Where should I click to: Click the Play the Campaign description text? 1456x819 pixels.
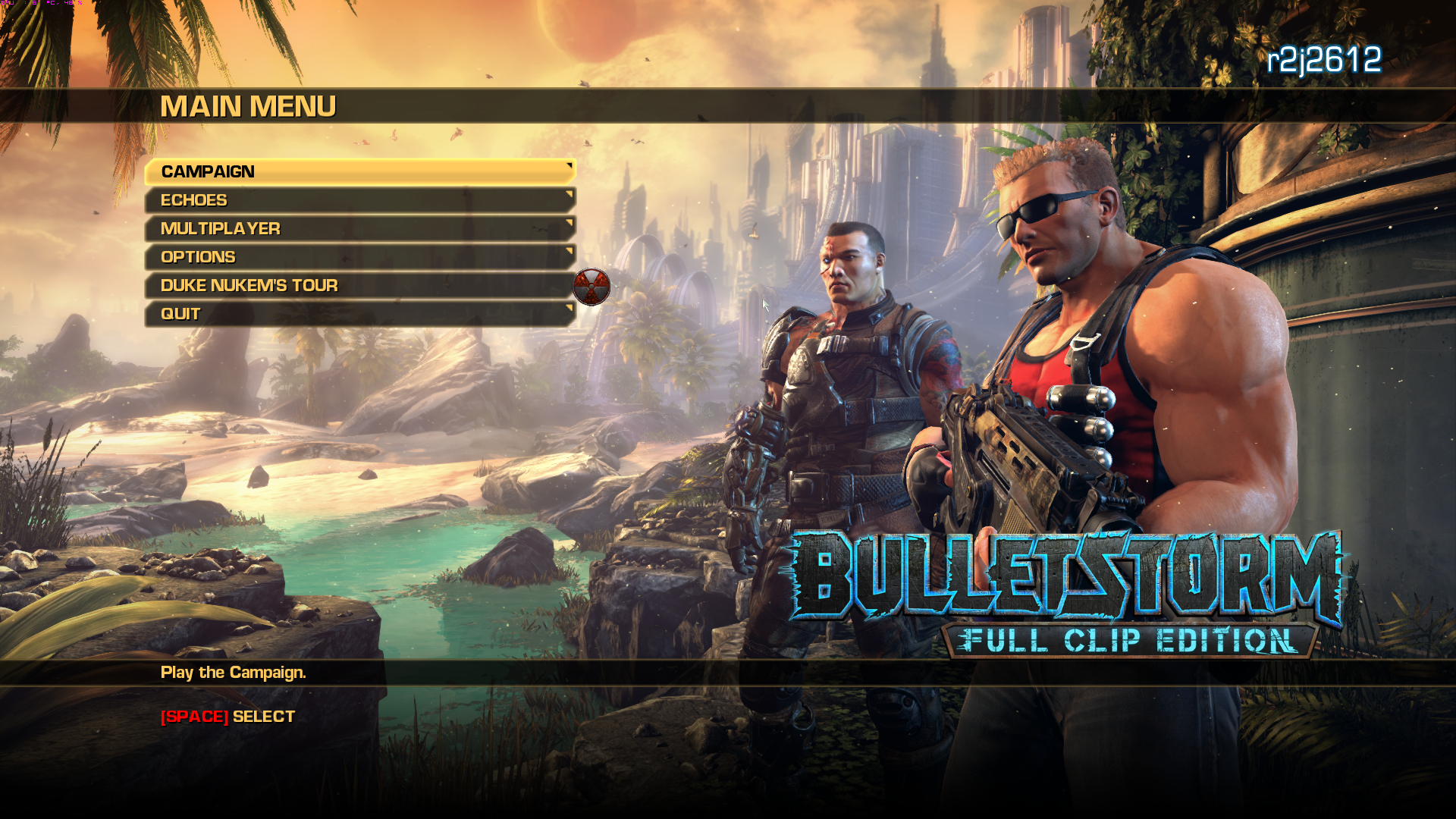click(x=232, y=673)
